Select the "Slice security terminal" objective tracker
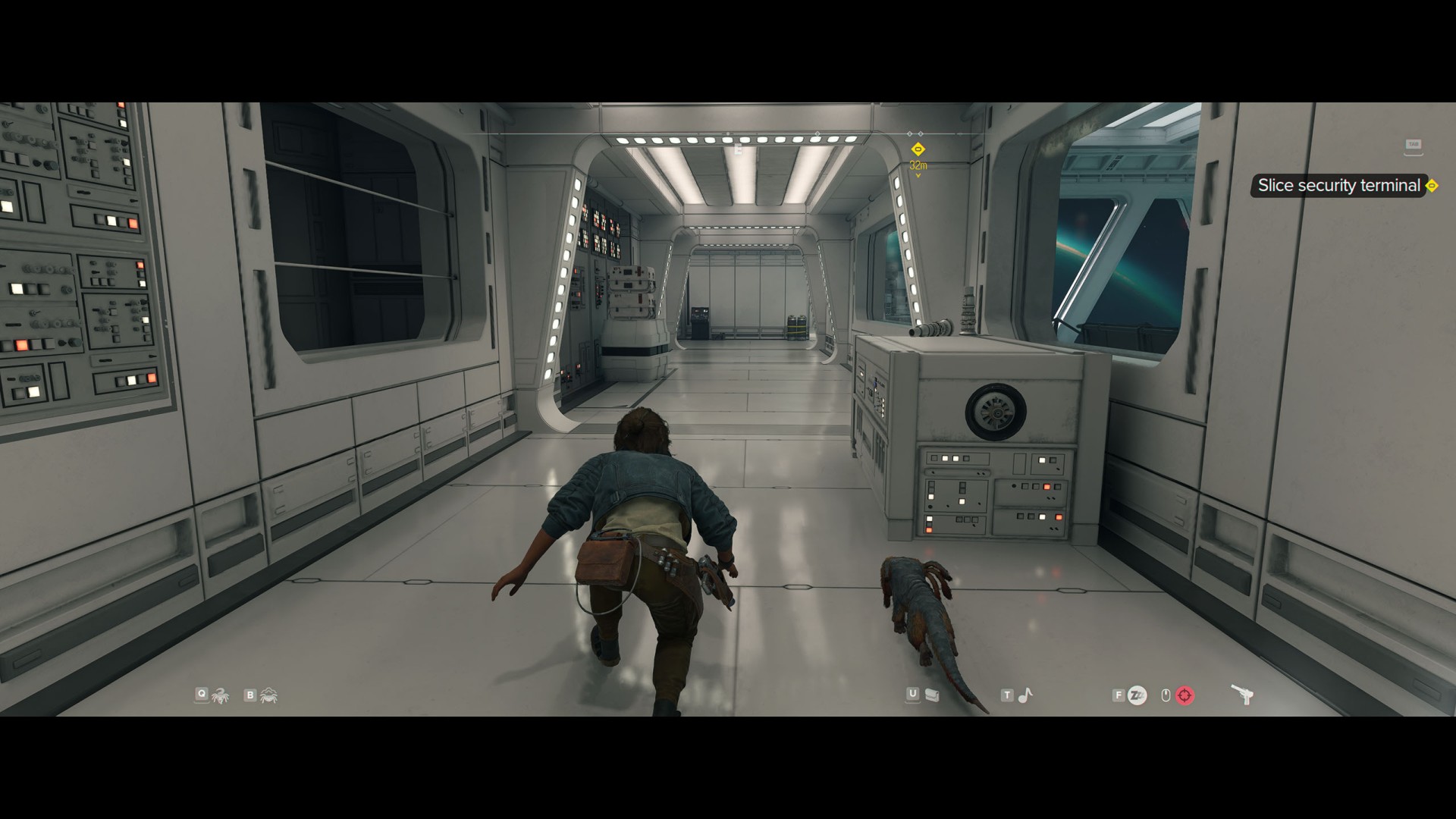Screen dimensions: 1456x819 (x=1338, y=186)
